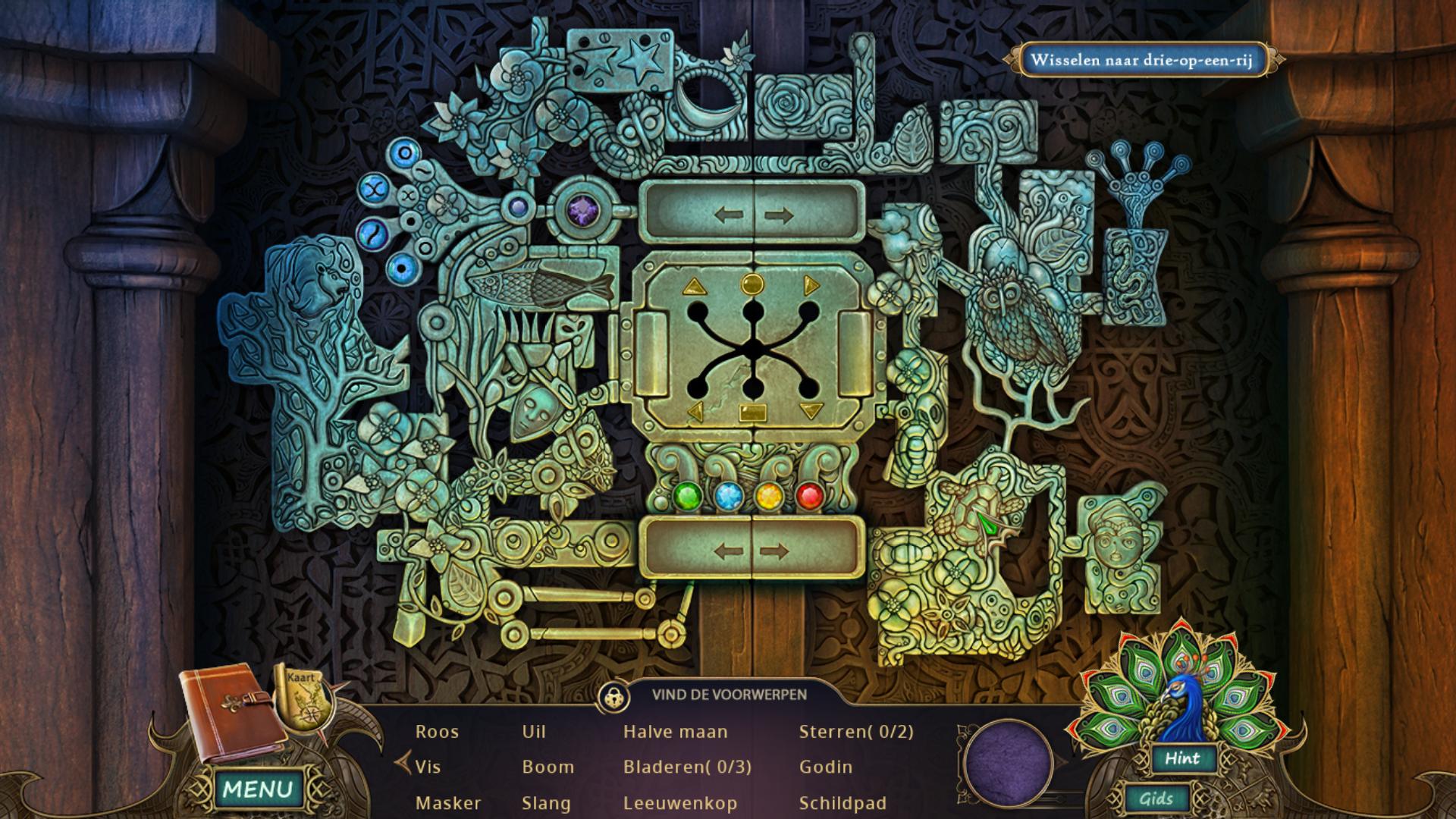Select the Bladeren(0/3) entry
The height and width of the screenshot is (819, 1456).
click(x=687, y=767)
